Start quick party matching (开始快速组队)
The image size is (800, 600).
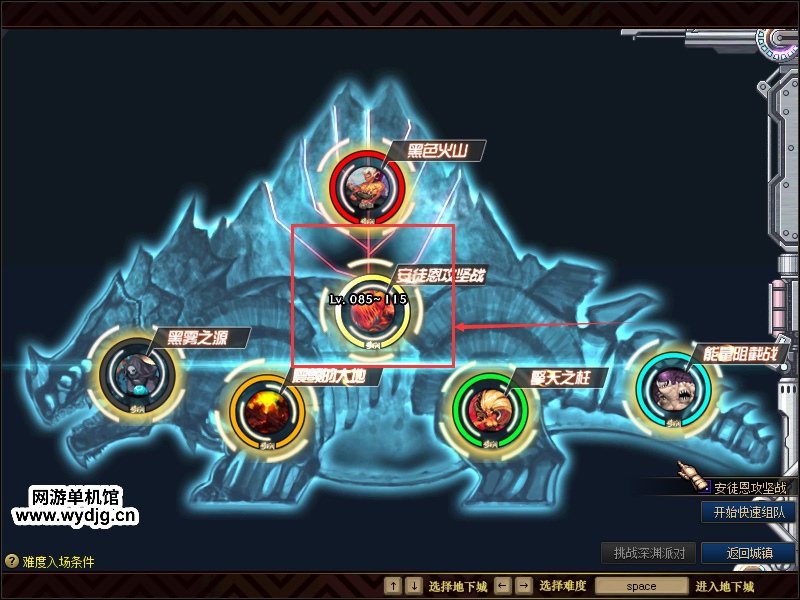(748, 512)
